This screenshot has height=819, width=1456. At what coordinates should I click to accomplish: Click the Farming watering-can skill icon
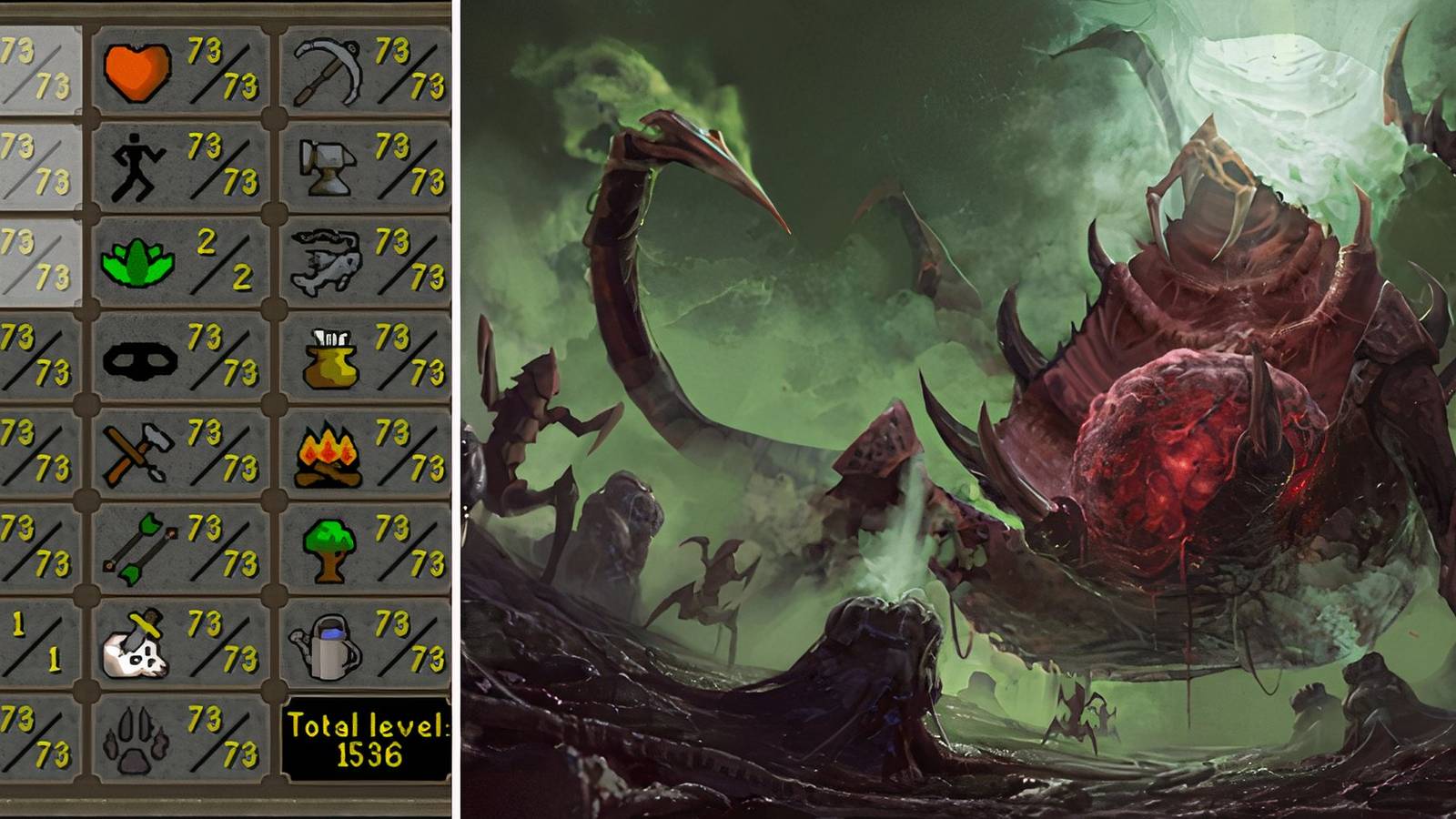pos(329,643)
